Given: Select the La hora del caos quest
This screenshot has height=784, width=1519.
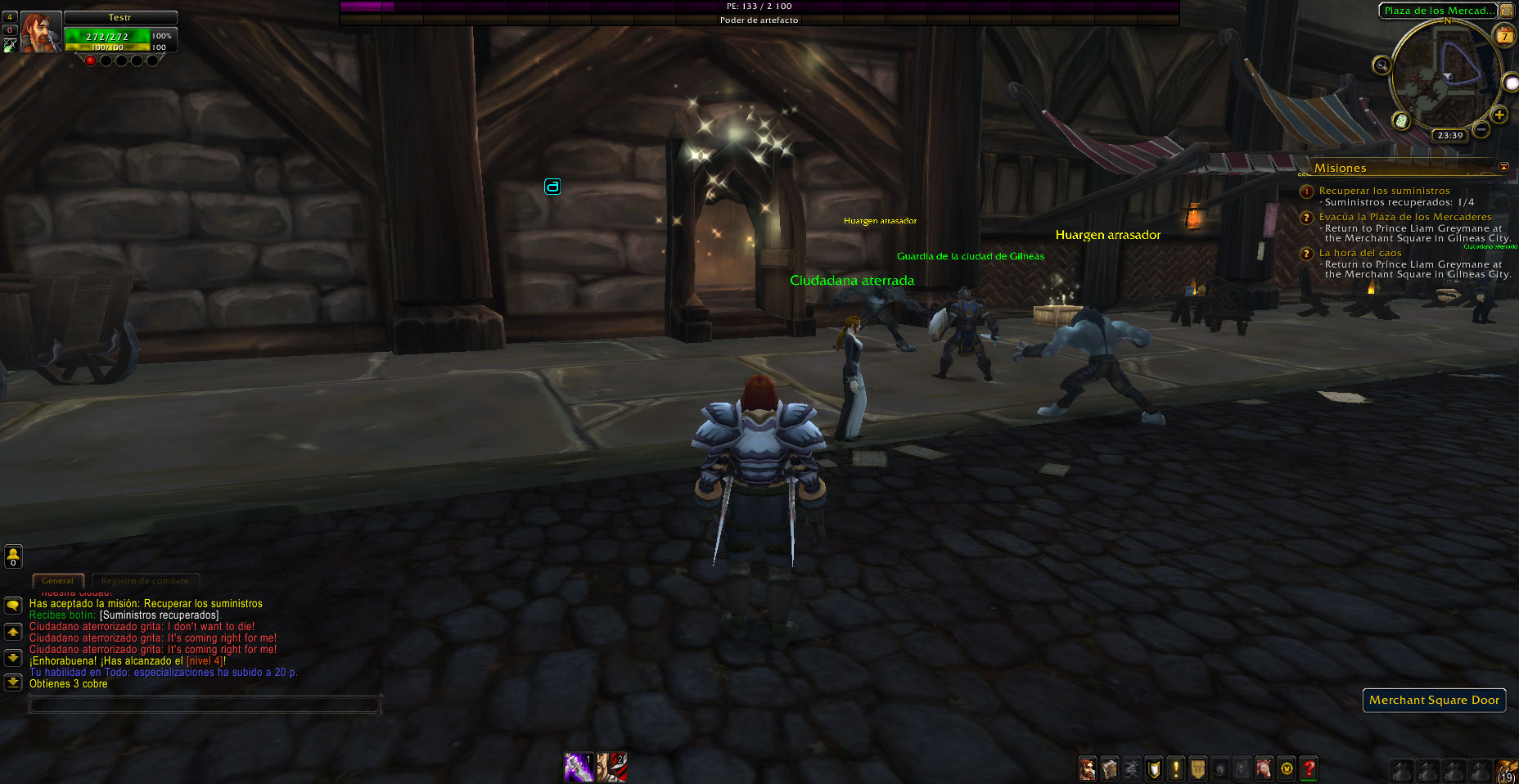Looking at the screenshot, I should click(x=1360, y=253).
